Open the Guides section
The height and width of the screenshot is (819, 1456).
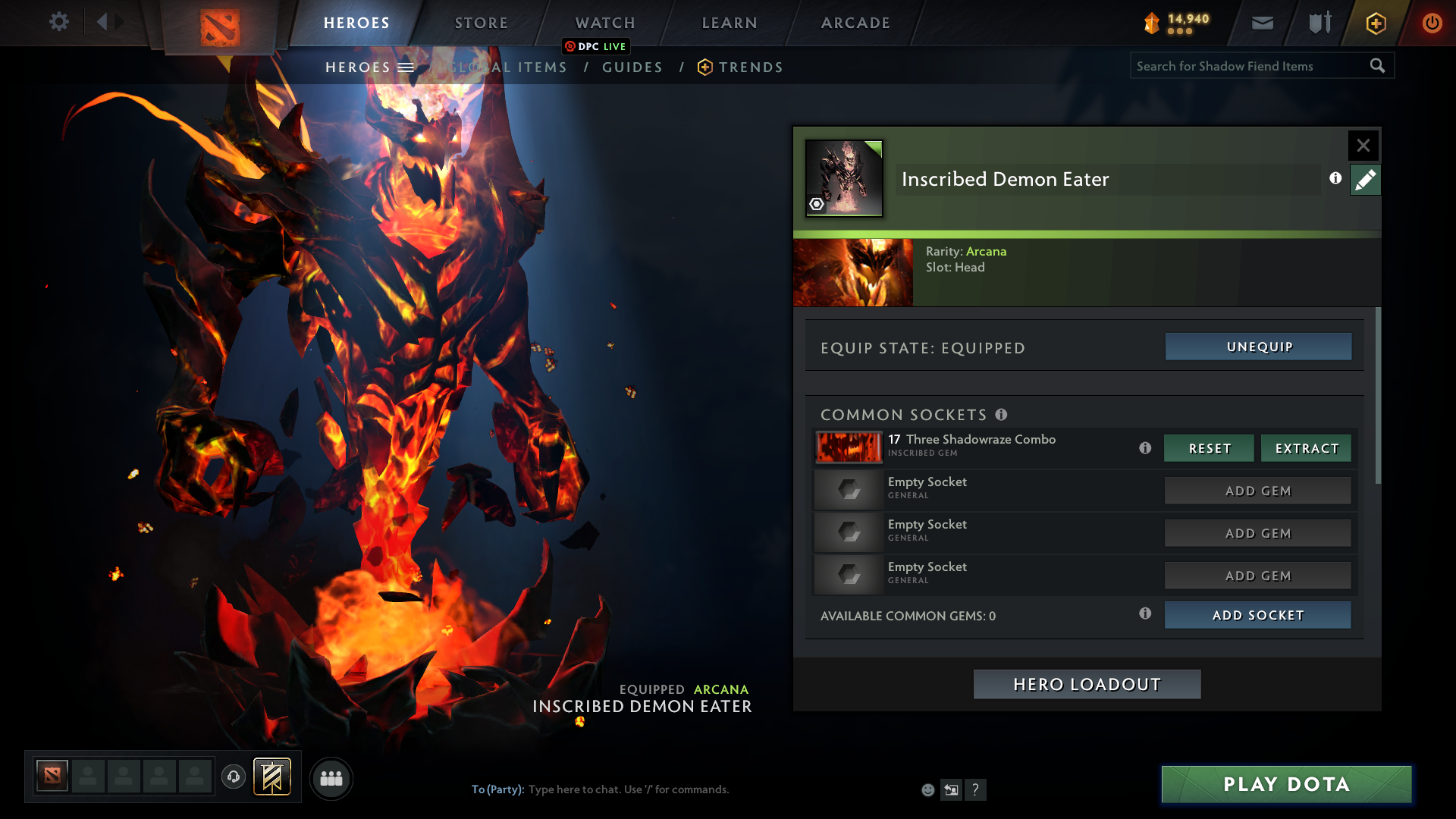click(632, 67)
